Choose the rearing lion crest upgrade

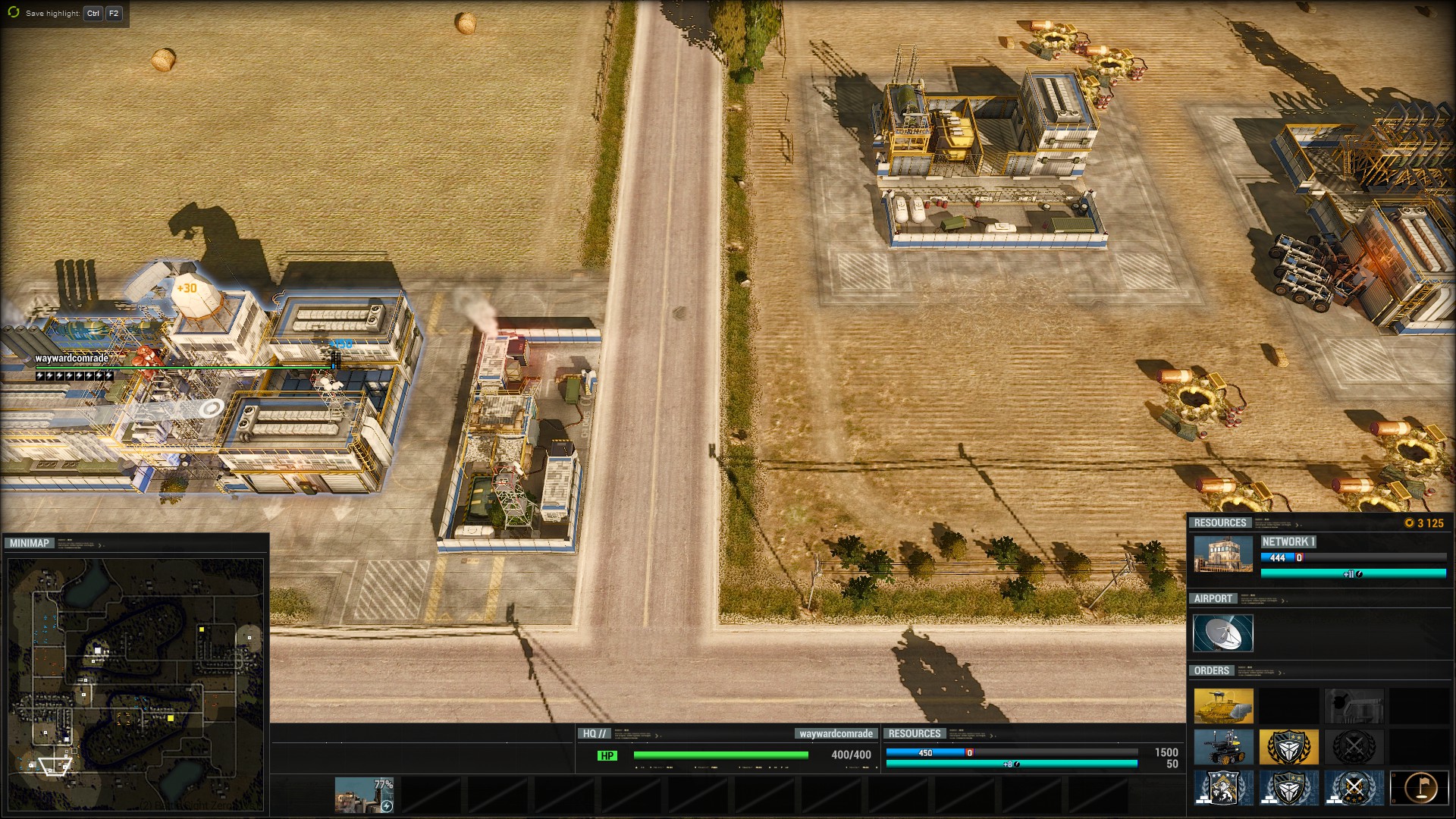click(x=1223, y=789)
